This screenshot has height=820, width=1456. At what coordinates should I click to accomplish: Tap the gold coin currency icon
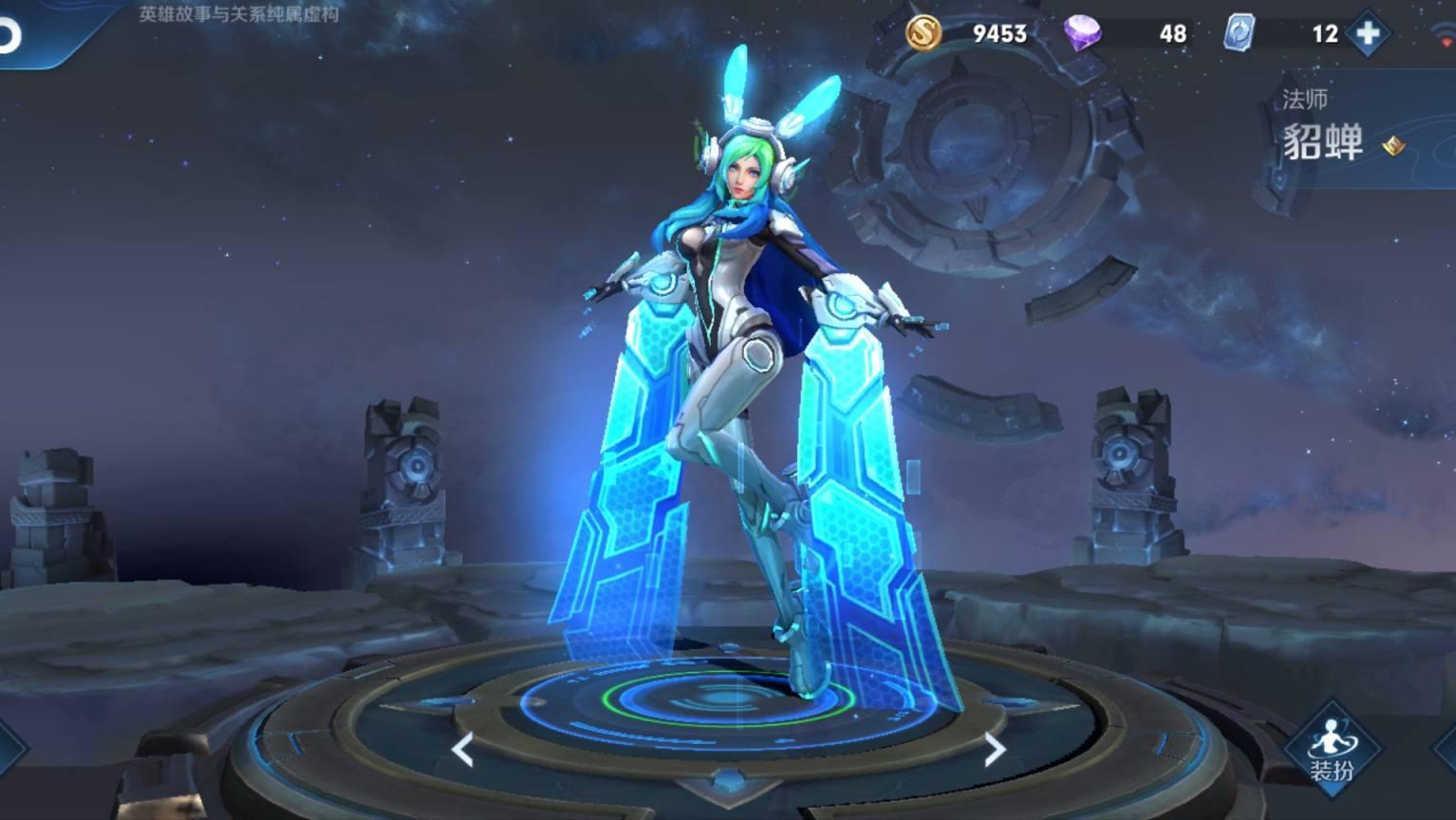coord(923,33)
